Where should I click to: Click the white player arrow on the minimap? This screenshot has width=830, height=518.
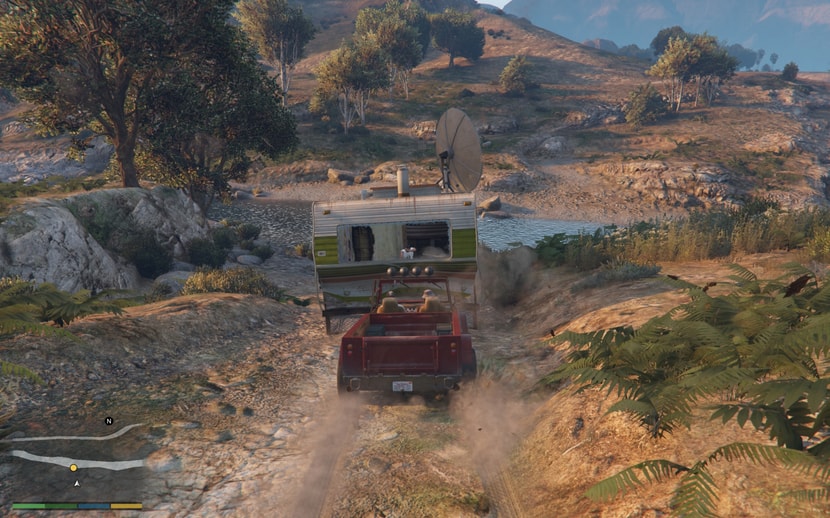coord(77,483)
